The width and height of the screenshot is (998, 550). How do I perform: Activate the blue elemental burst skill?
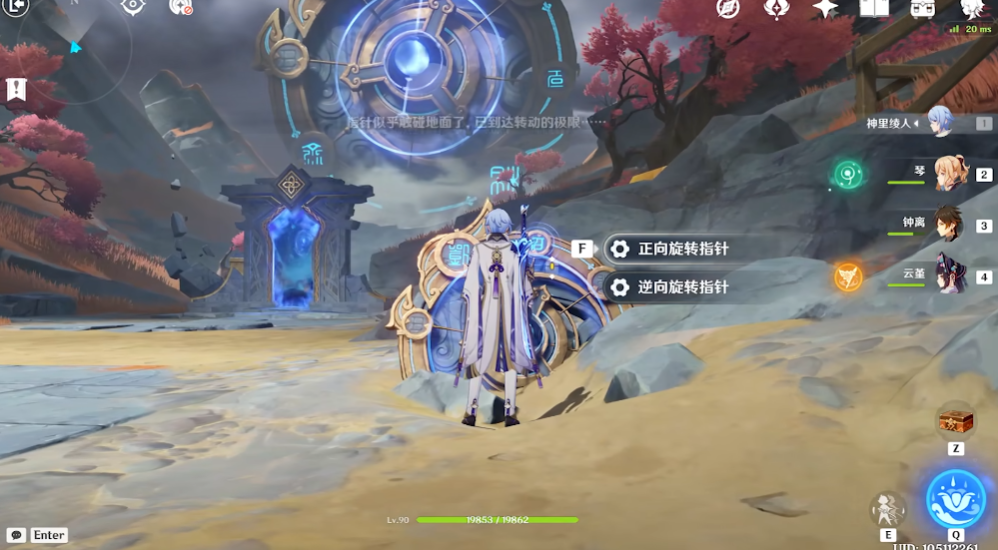[x=955, y=498]
